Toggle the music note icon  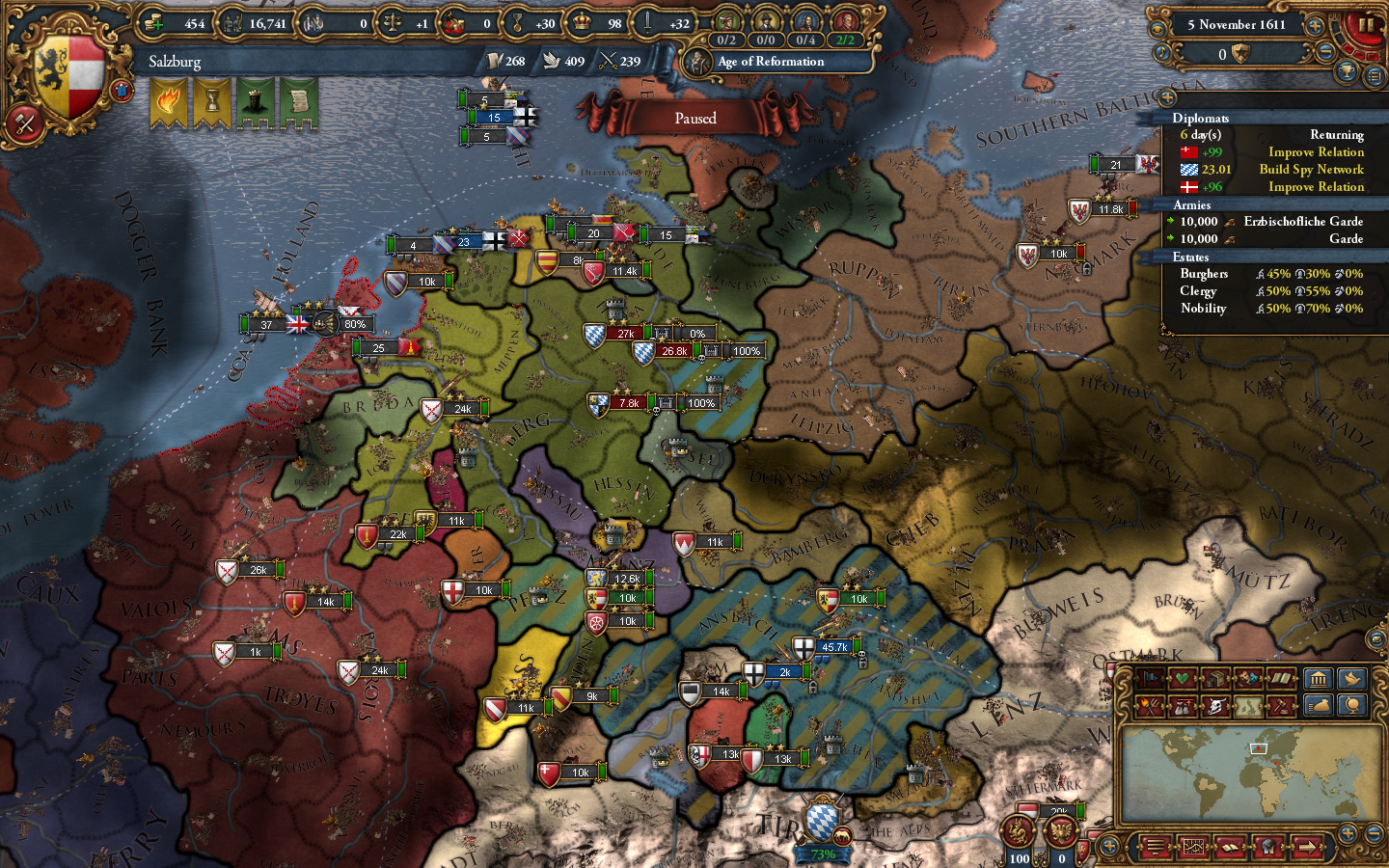(x=1162, y=53)
